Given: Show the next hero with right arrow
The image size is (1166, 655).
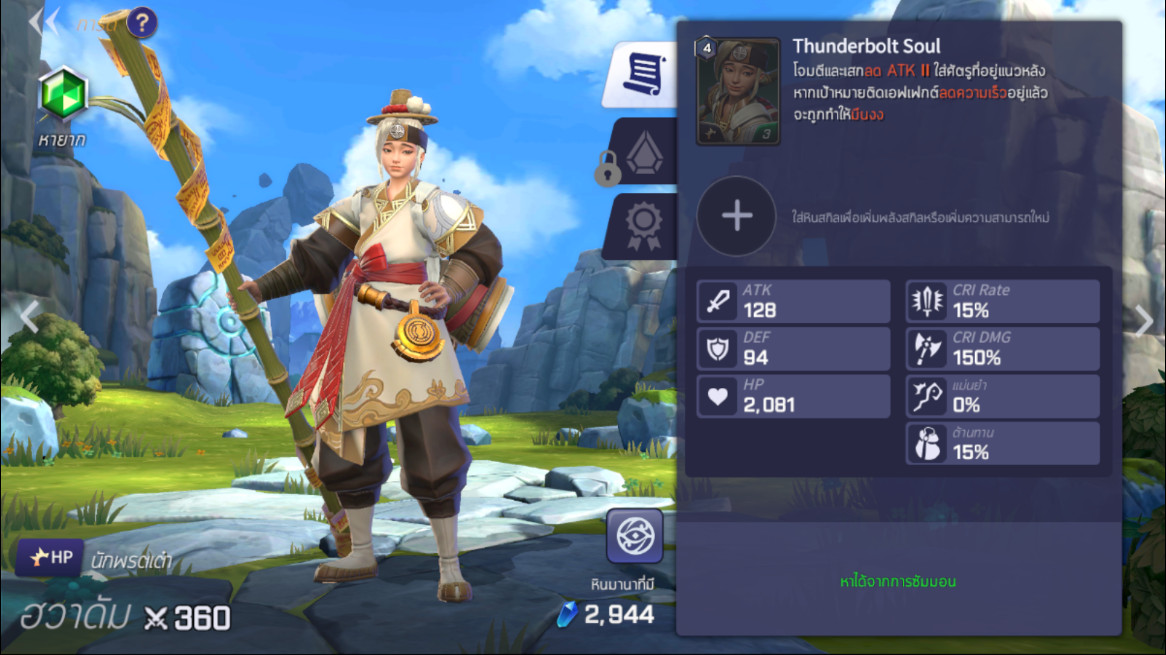Looking at the screenshot, I should [1144, 320].
